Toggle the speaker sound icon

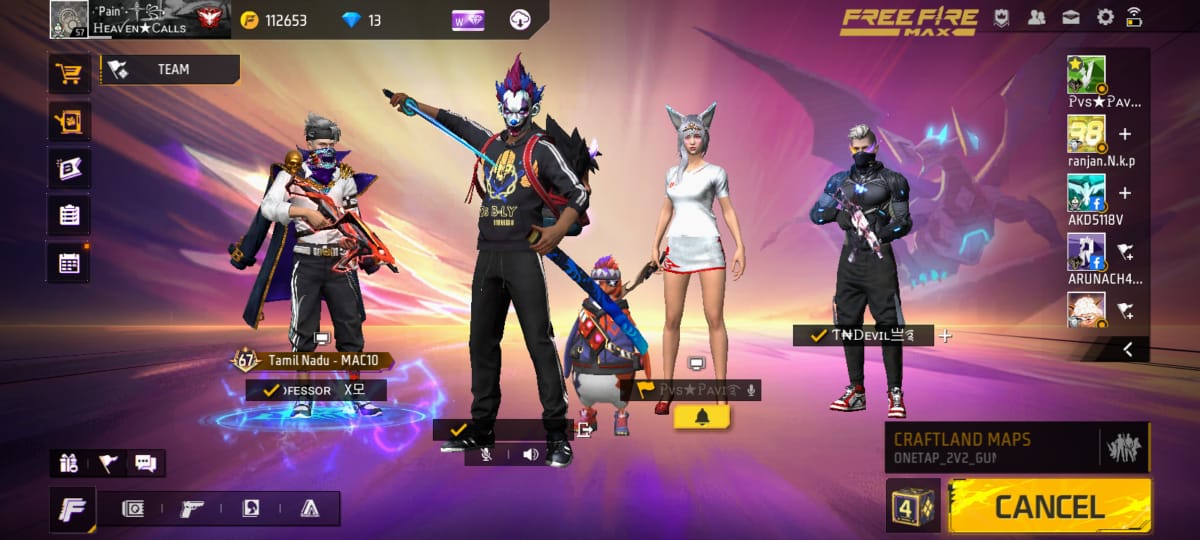(530, 455)
